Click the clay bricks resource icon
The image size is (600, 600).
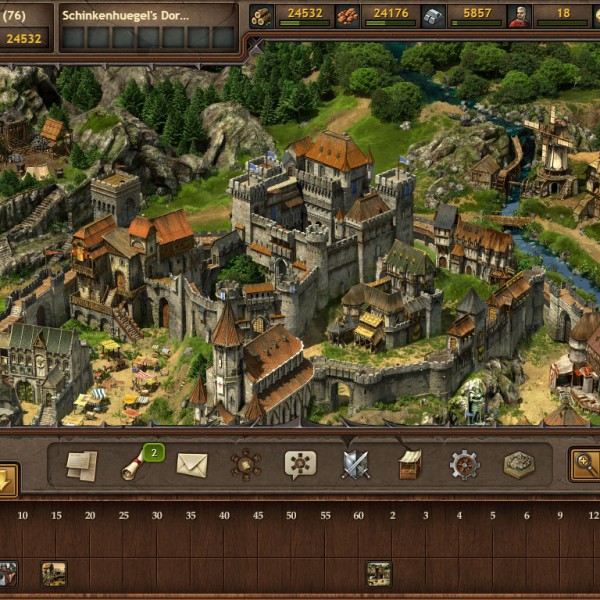[x=347, y=15]
